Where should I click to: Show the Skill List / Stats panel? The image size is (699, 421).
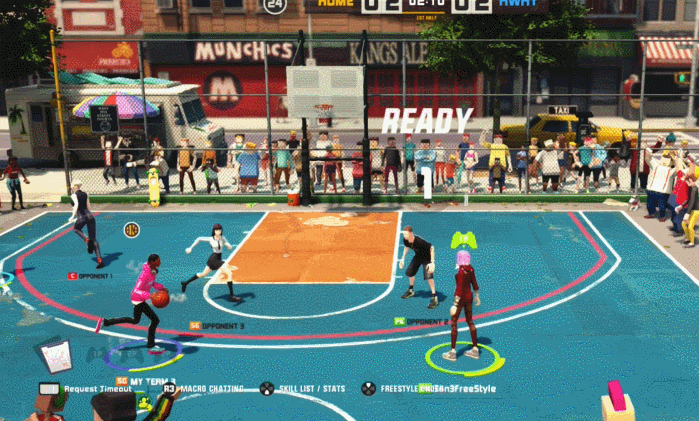click(312, 389)
